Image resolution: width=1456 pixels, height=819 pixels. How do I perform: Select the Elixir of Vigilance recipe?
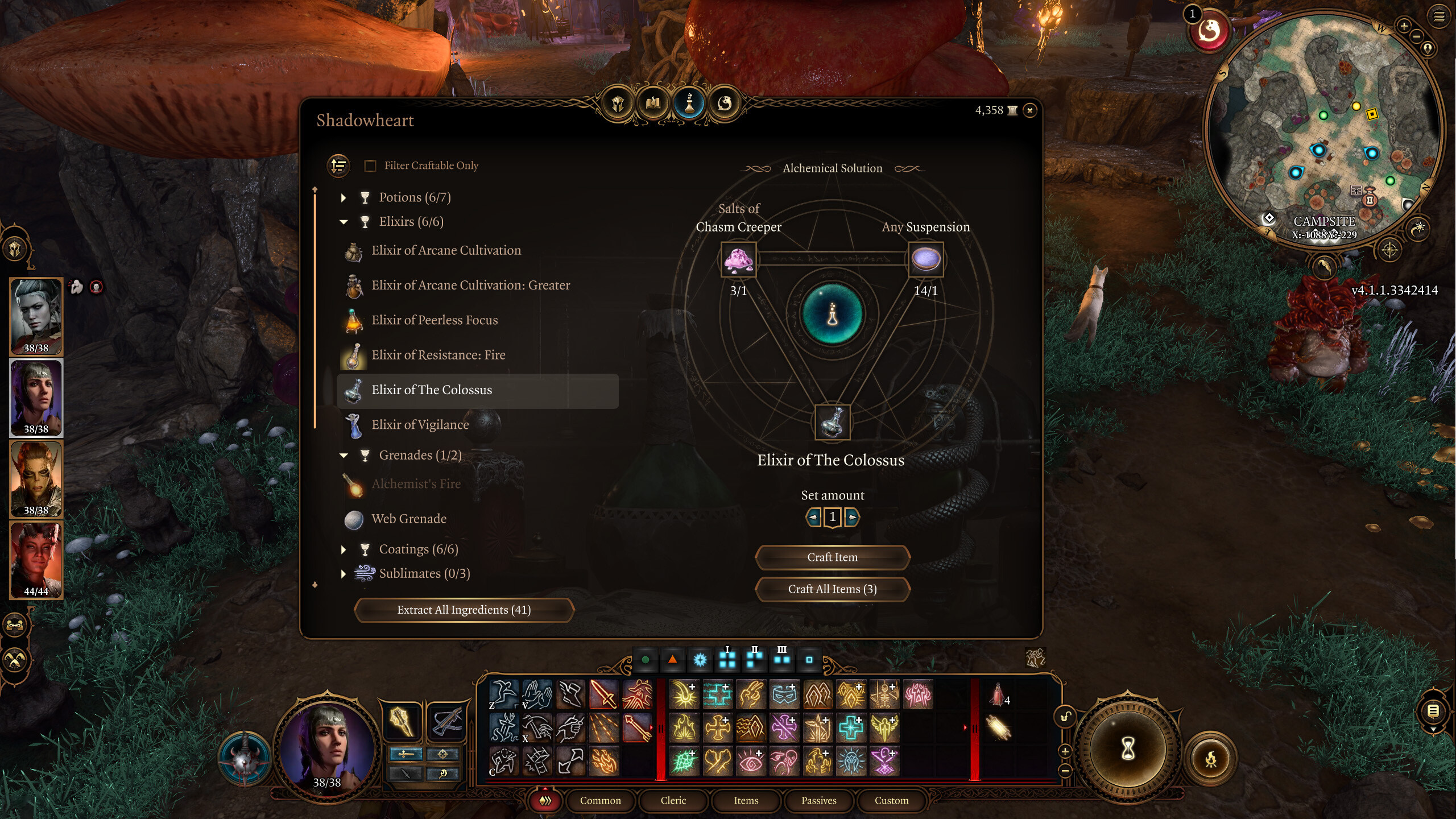pos(420,424)
